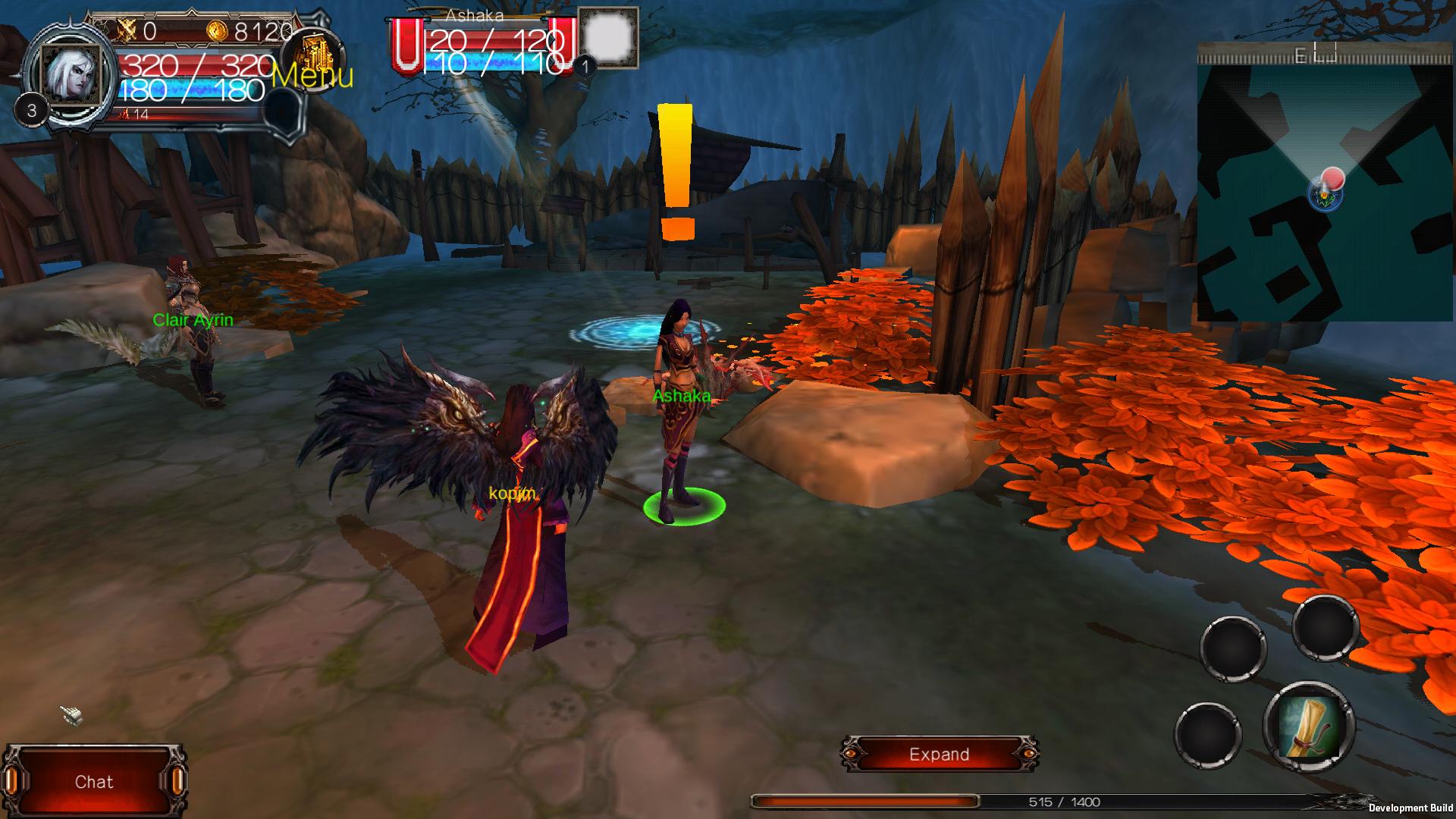1456x819 pixels.
Task: Click Ashaka's target portrait frame
Action: pyautogui.click(x=608, y=38)
